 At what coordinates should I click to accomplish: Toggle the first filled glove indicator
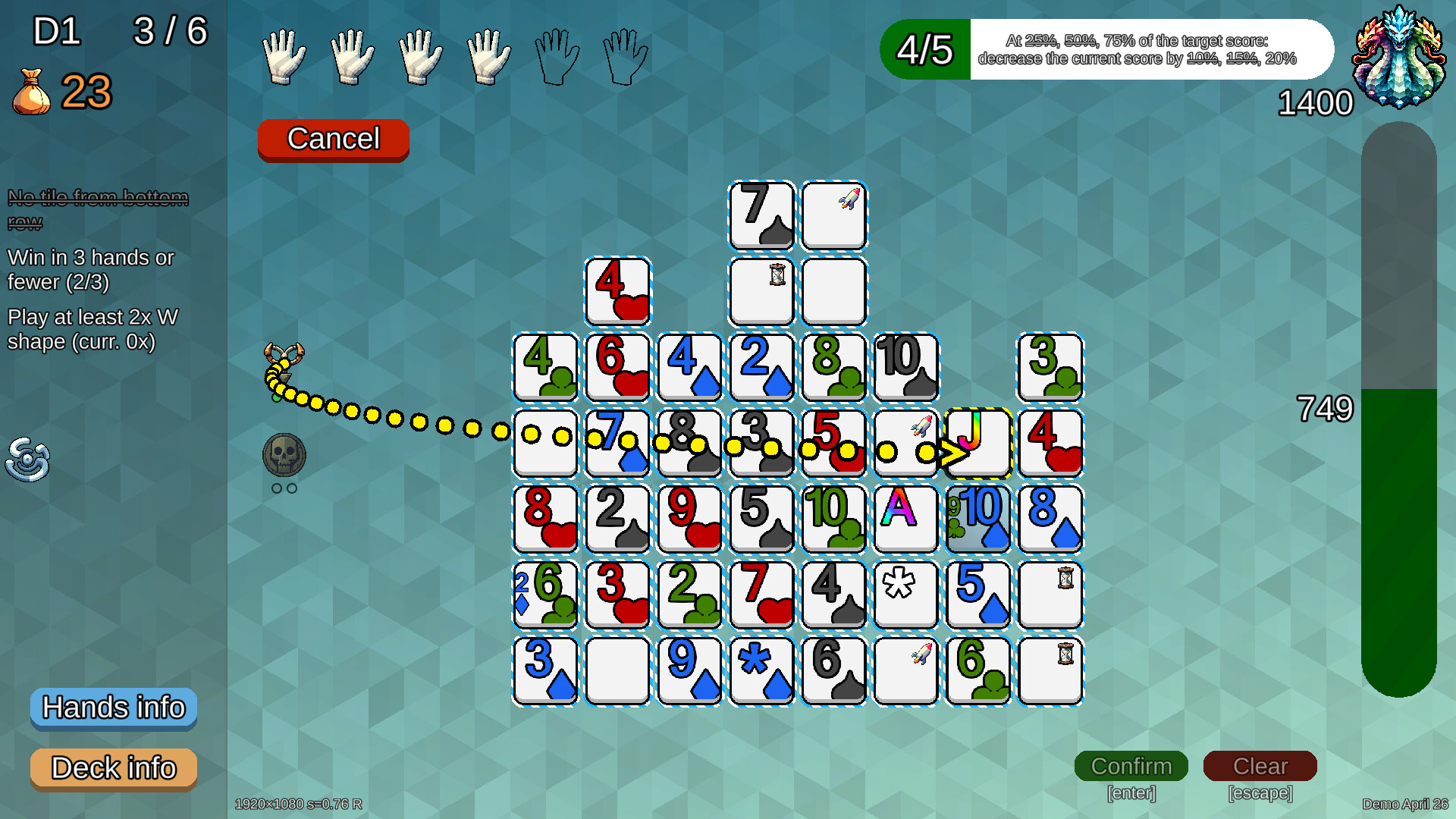(284, 55)
